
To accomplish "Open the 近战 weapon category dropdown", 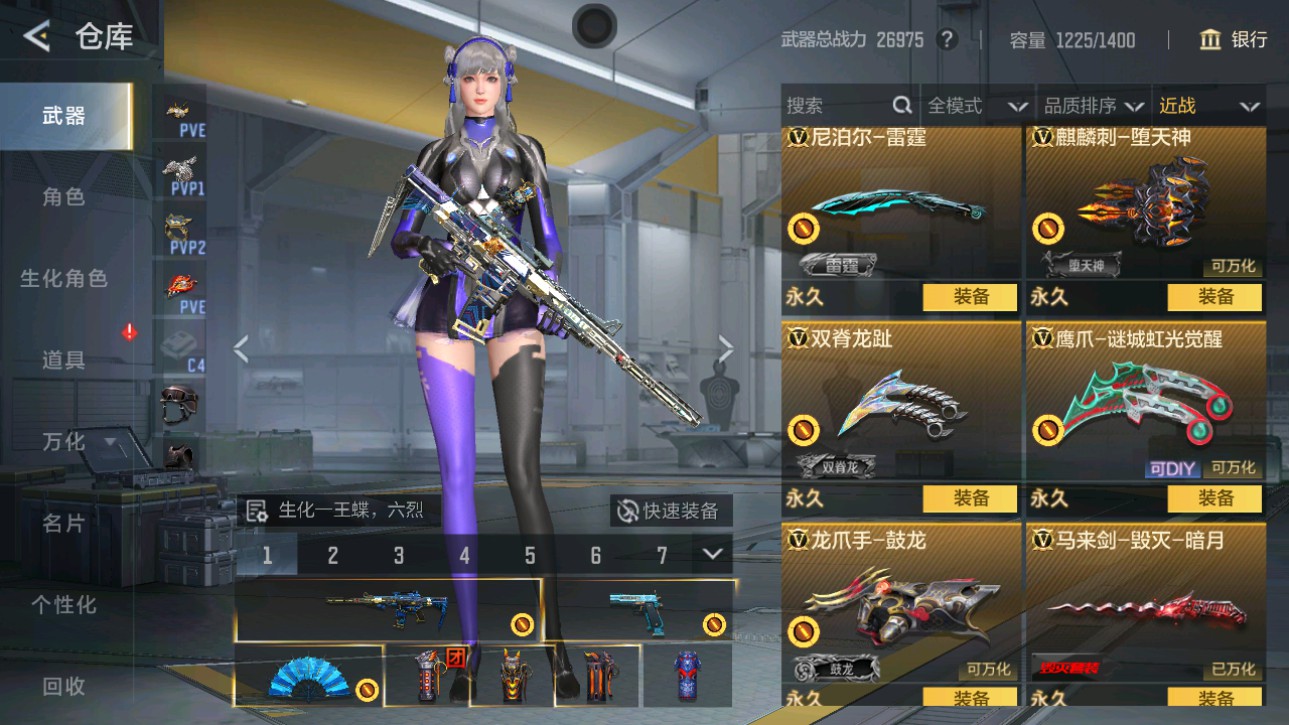I will tap(1210, 104).
